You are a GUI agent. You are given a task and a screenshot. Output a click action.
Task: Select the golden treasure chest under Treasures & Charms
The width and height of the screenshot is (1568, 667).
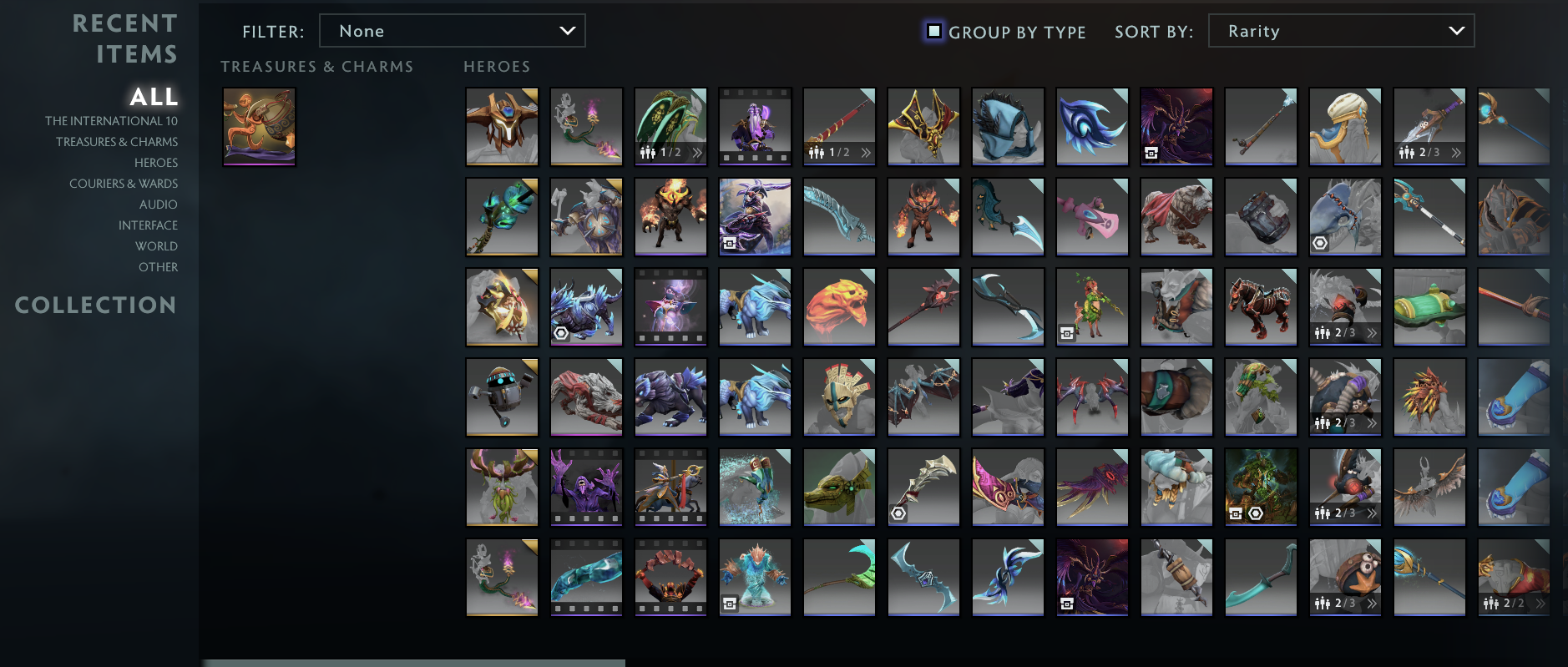click(259, 127)
